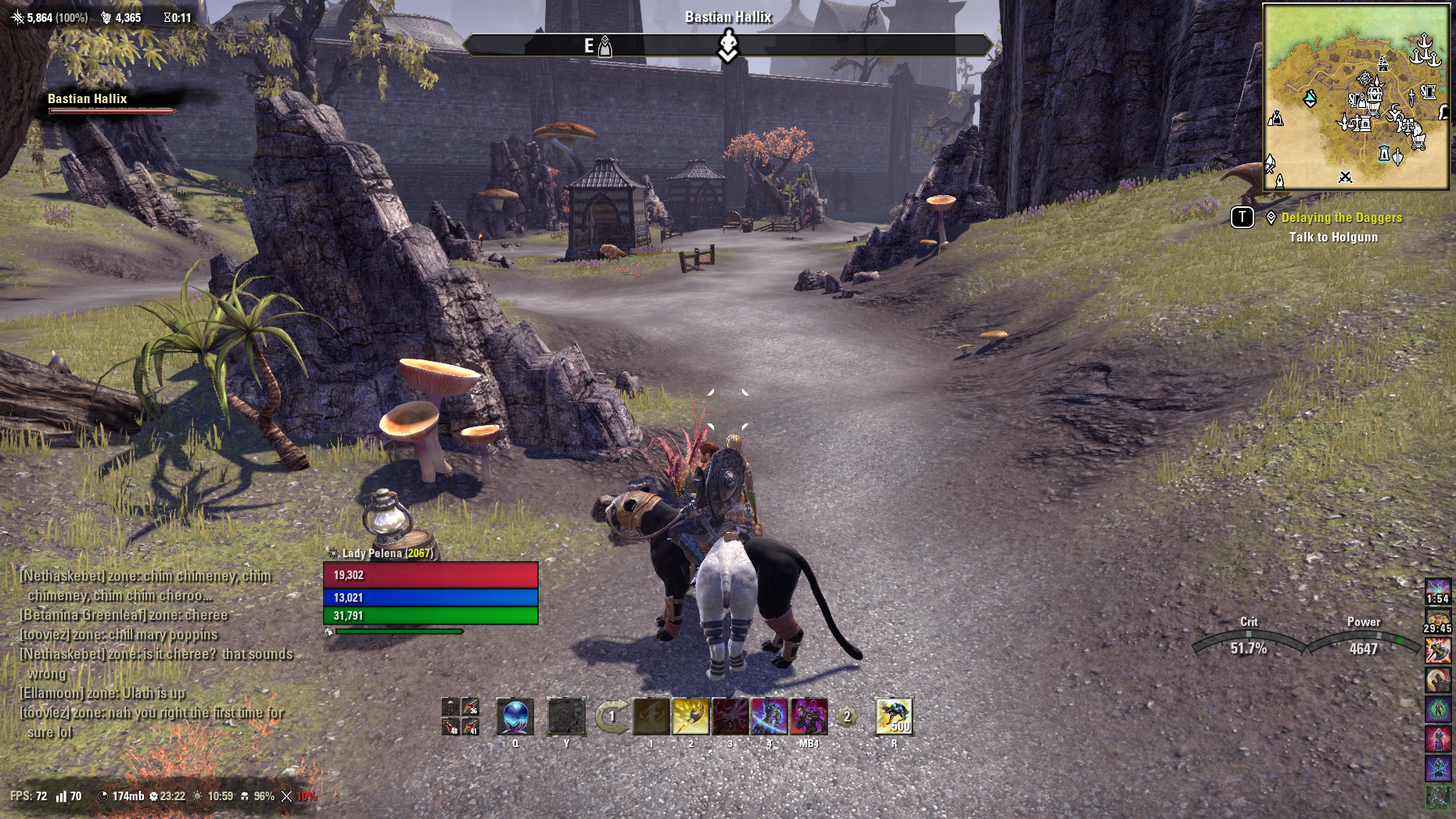The image size is (1456, 819).
Task: Select the Delaying the Daggers quest tracker
Action: [x=1341, y=218]
